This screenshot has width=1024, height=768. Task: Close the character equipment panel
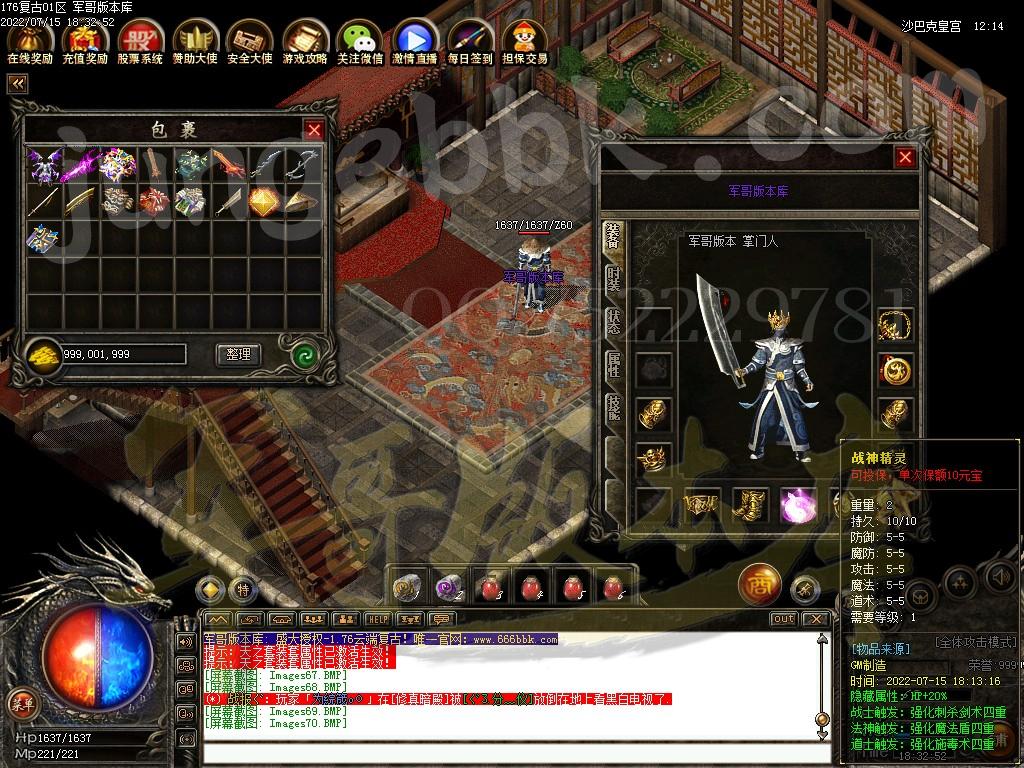pyautogui.click(x=905, y=157)
